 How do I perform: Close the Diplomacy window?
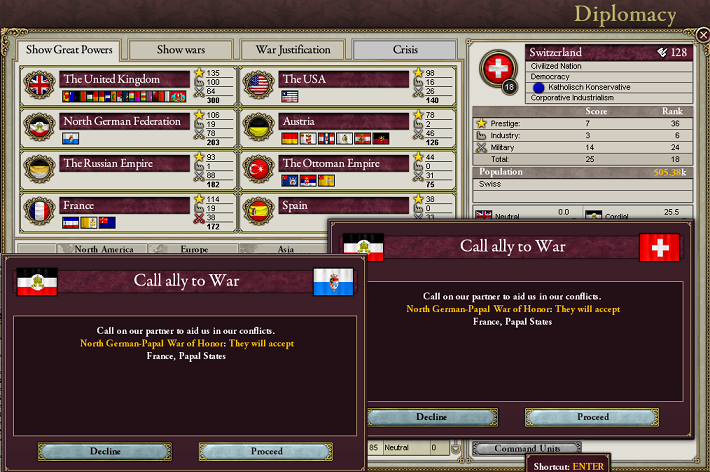702,34
